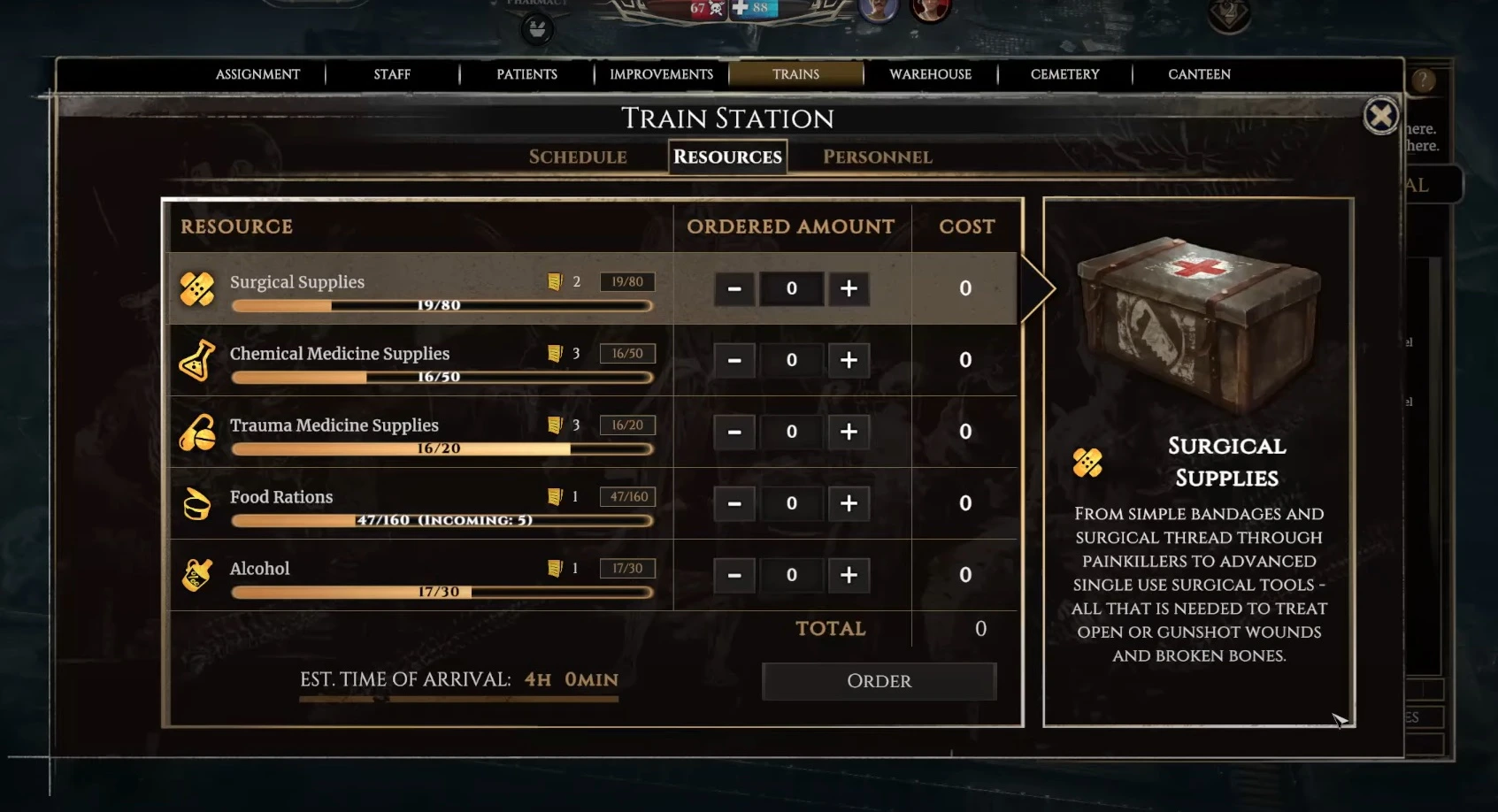The image size is (1498, 812).
Task: Open the Personnel sub-tab
Action: [x=877, y=157]
